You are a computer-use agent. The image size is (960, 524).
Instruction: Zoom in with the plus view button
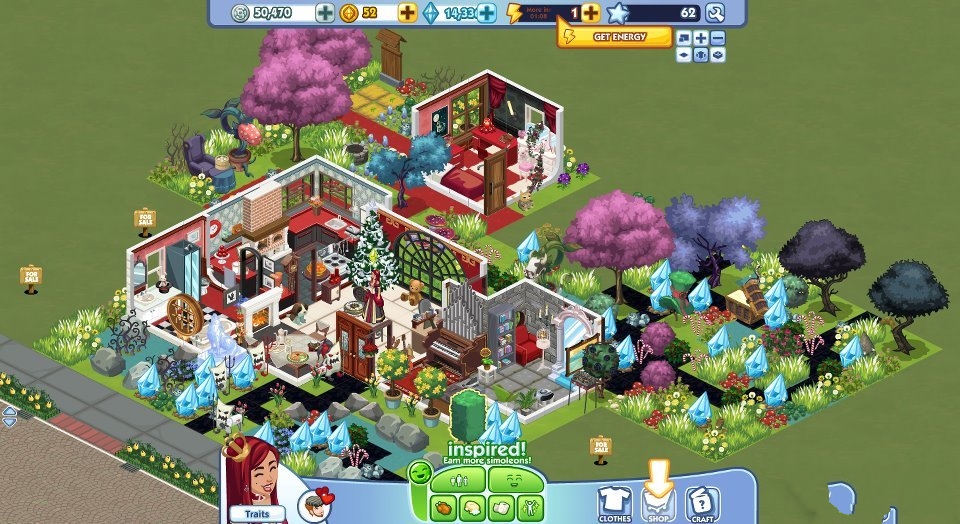pyautogui.click(x=701, y=39)
